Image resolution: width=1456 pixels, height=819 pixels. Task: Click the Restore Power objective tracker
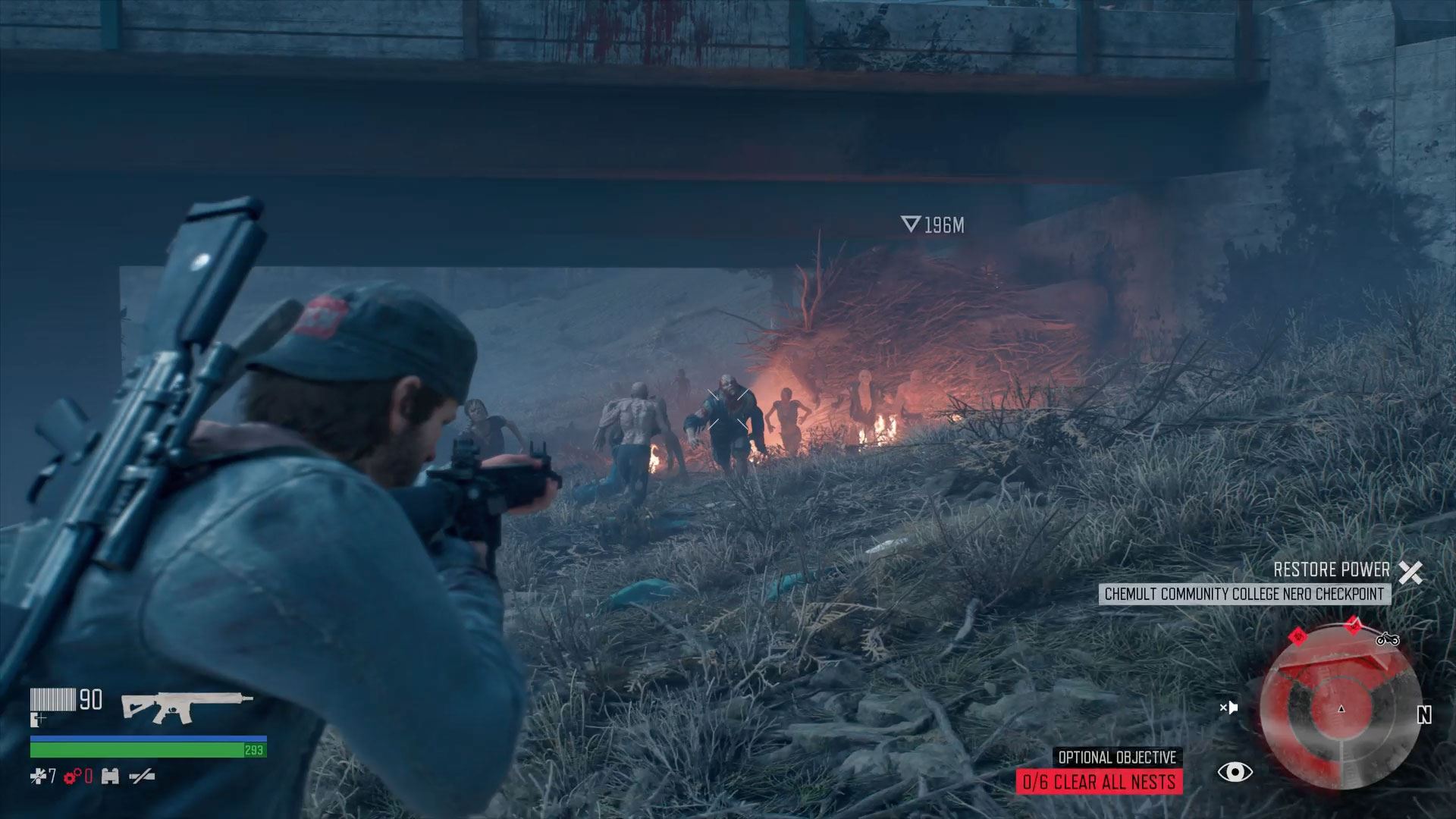tap(1331, 570)
